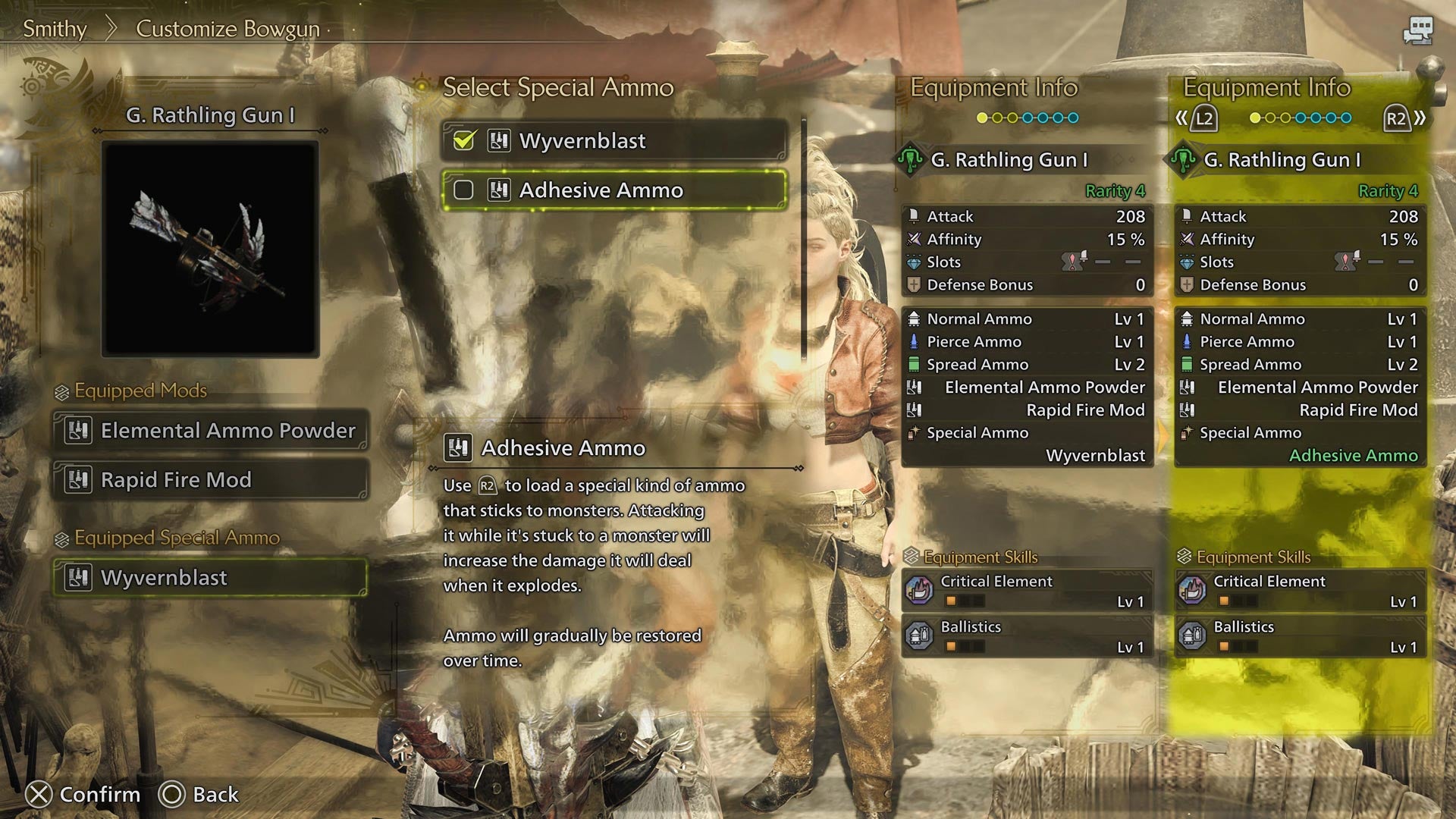This screenshot has height=819, width=1456.
Task: Select the Critical Element skill icon
Action: coord(919,591)
